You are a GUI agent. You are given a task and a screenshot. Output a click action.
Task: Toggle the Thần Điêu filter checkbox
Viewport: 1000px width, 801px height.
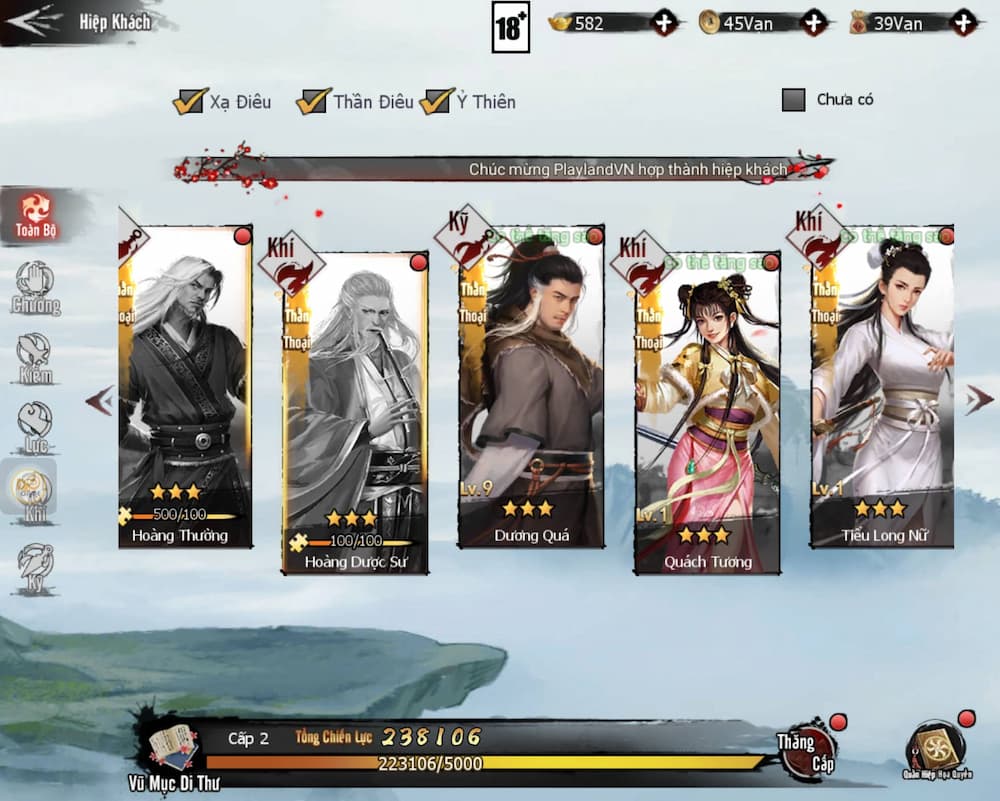[x=313, y=101]
